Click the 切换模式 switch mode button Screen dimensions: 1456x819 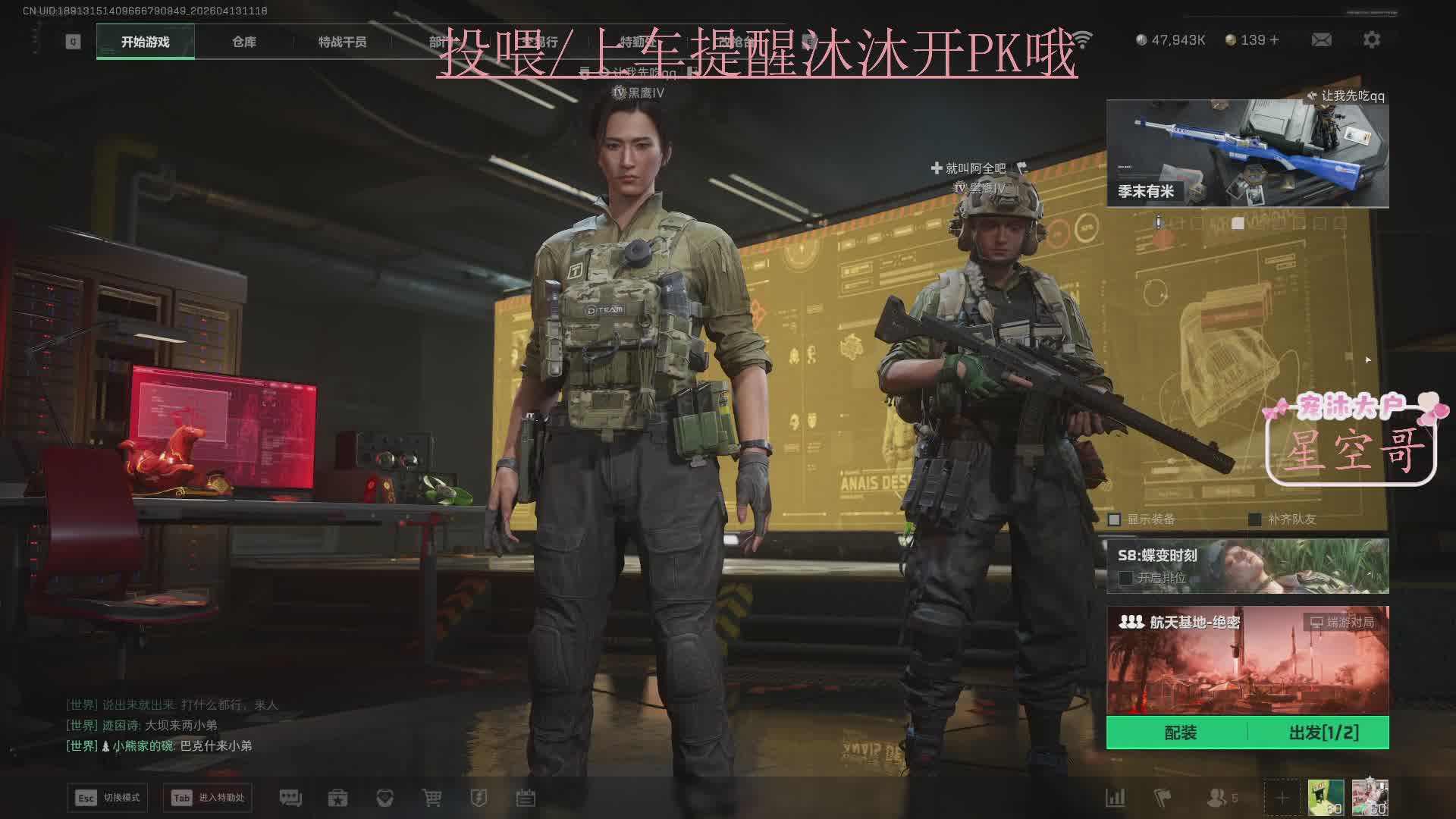point(108,798)
